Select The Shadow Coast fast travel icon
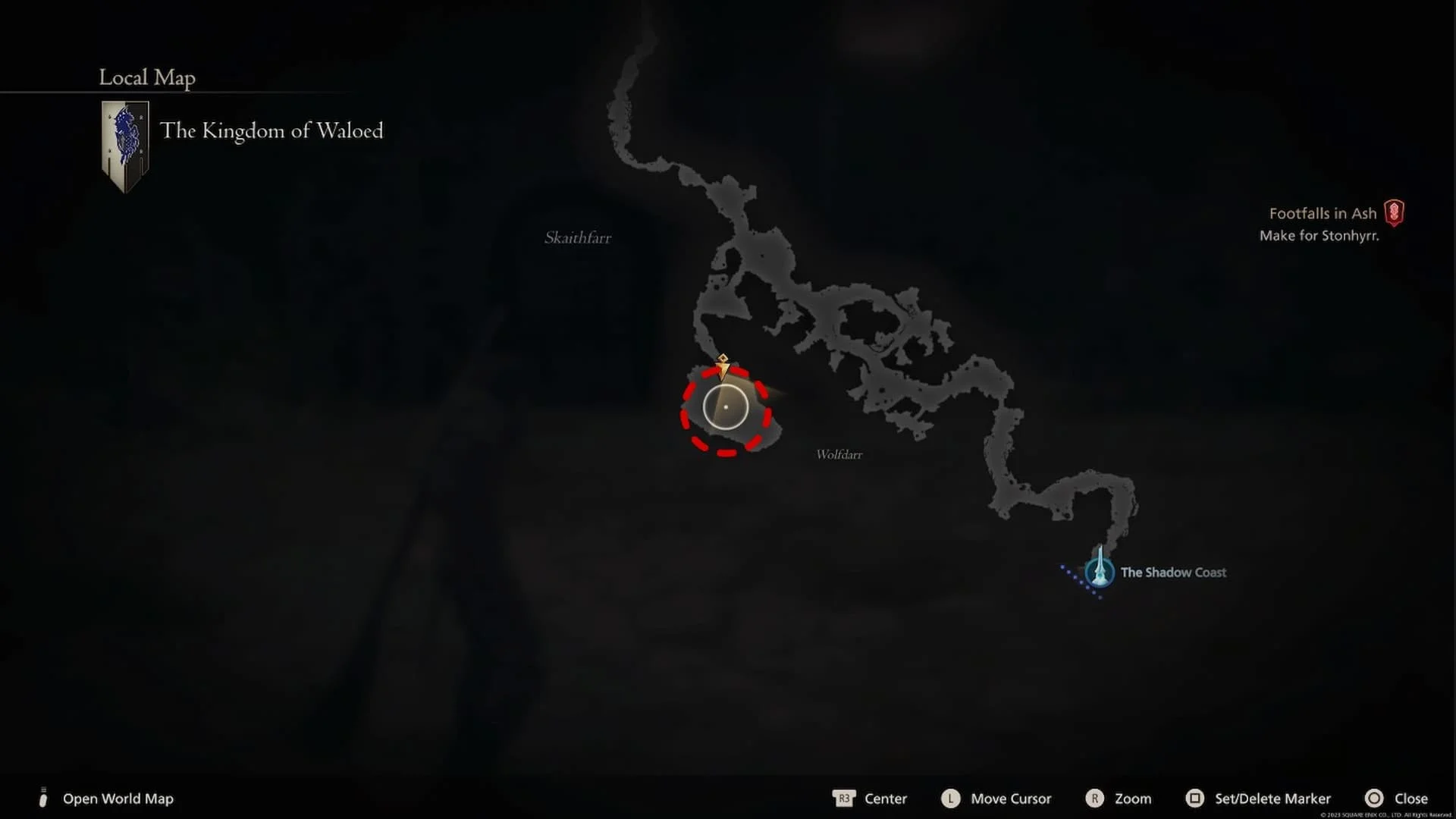Screen dimensions: 1456x819 (x=1099, y=573)
